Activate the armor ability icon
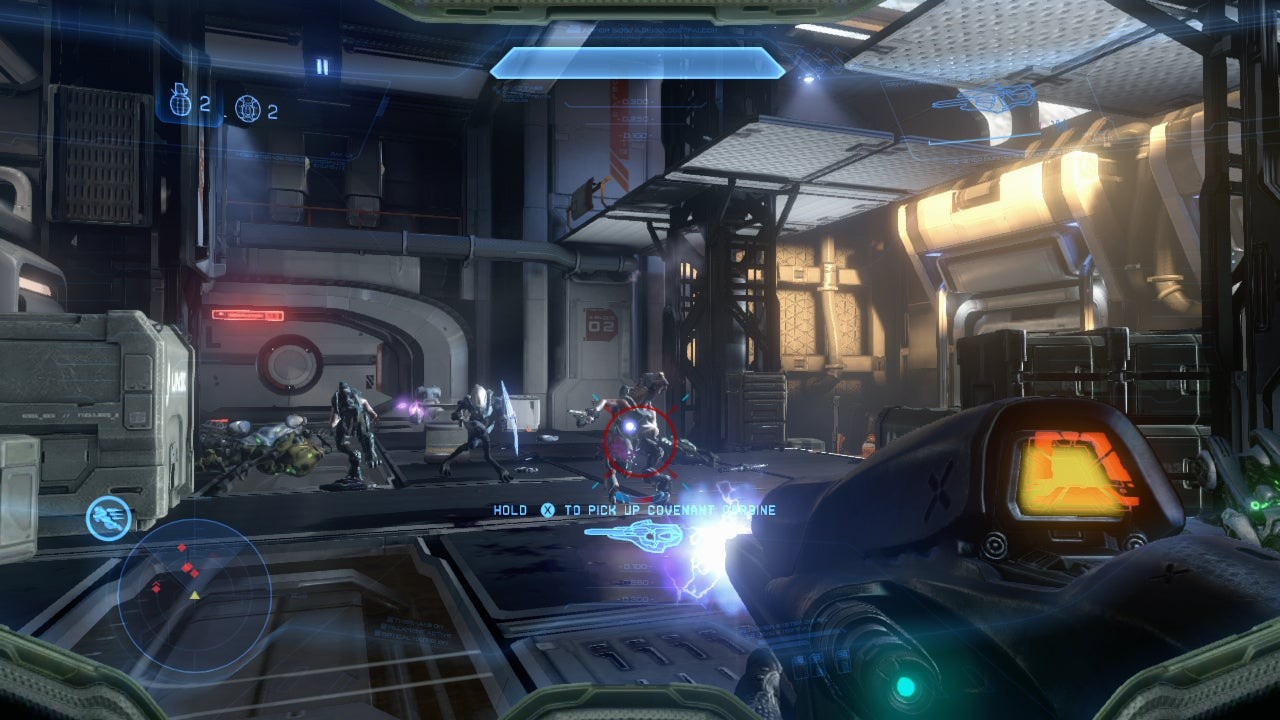 click(x=107, y=517)
